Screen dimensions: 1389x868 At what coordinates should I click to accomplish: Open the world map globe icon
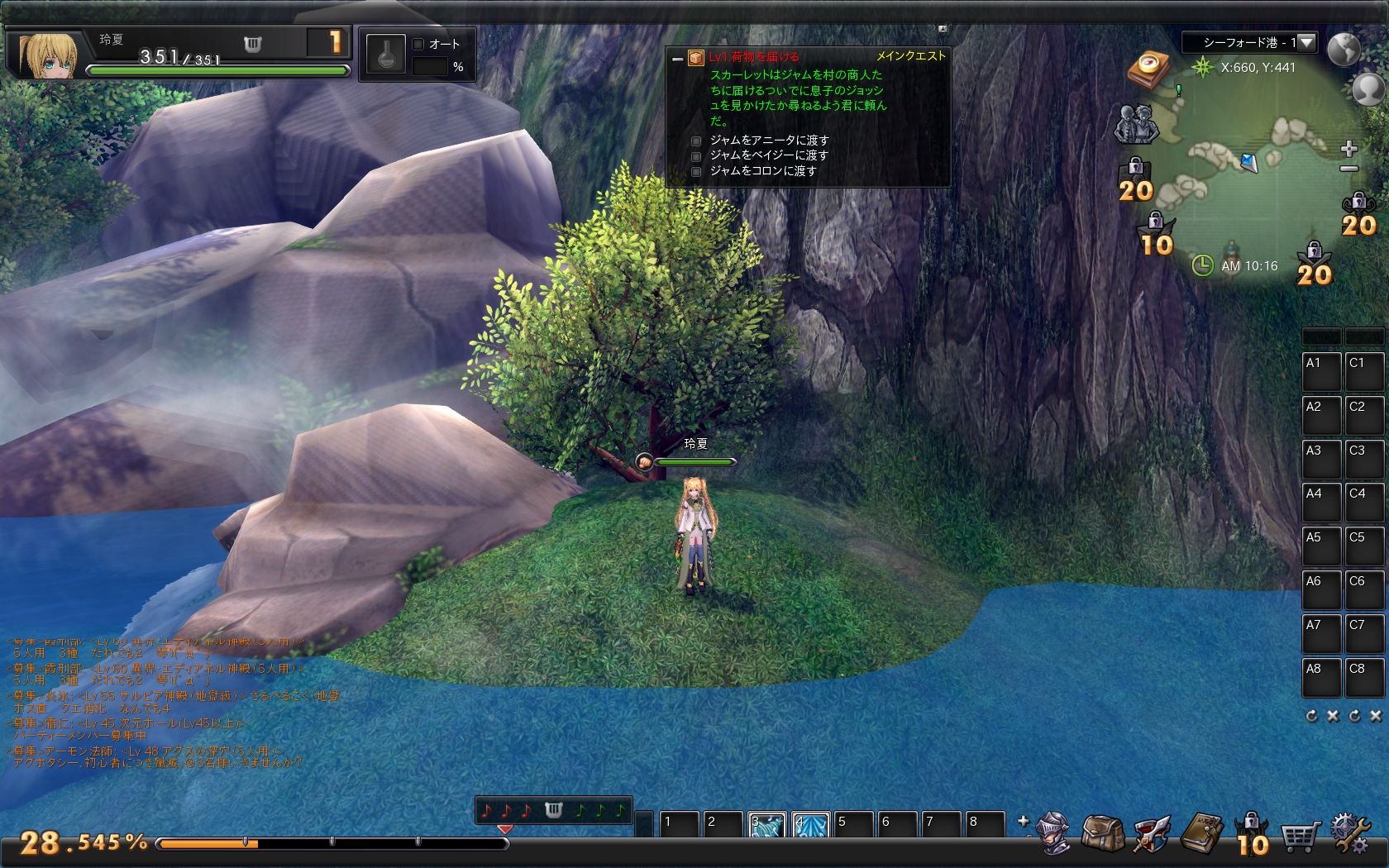point(1344,49)
